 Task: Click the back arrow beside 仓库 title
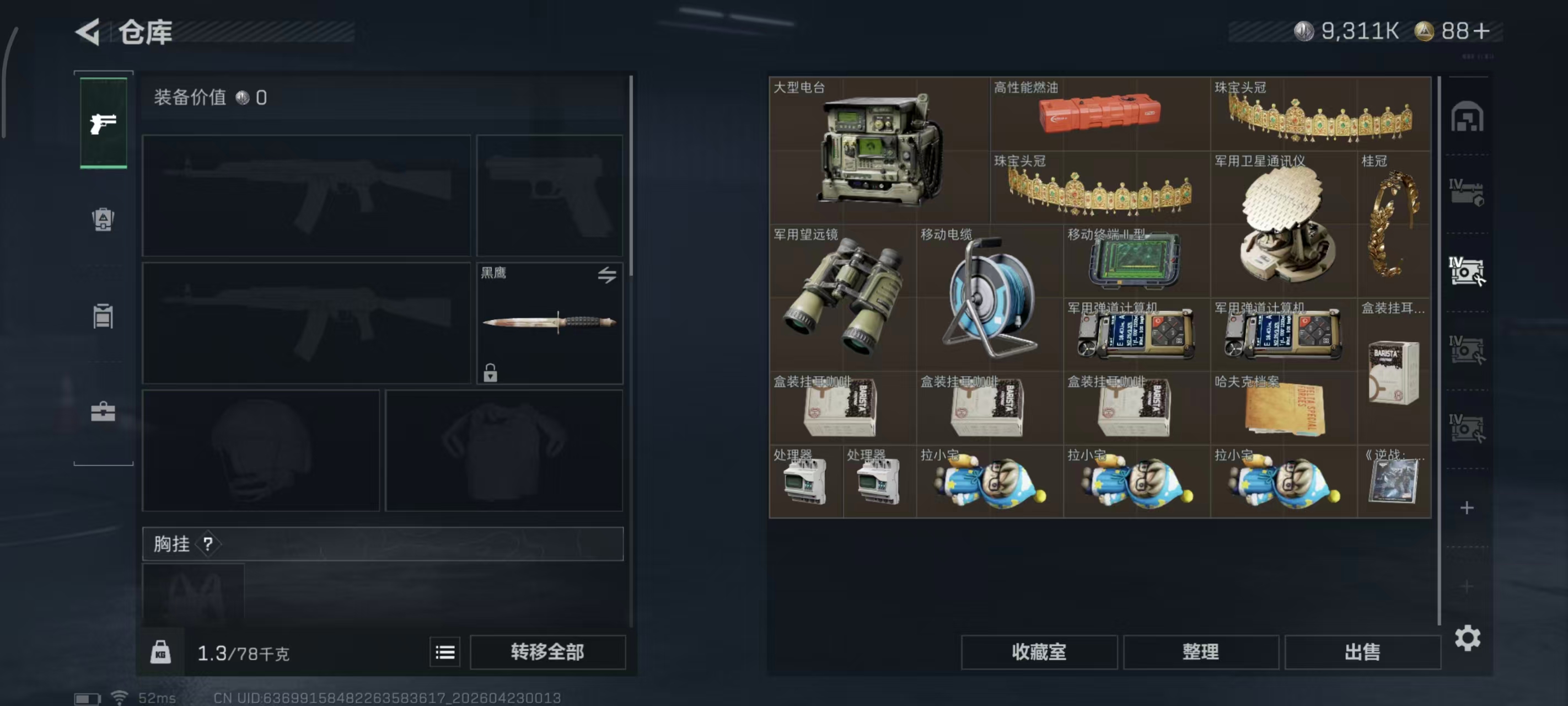click(87, 31)
